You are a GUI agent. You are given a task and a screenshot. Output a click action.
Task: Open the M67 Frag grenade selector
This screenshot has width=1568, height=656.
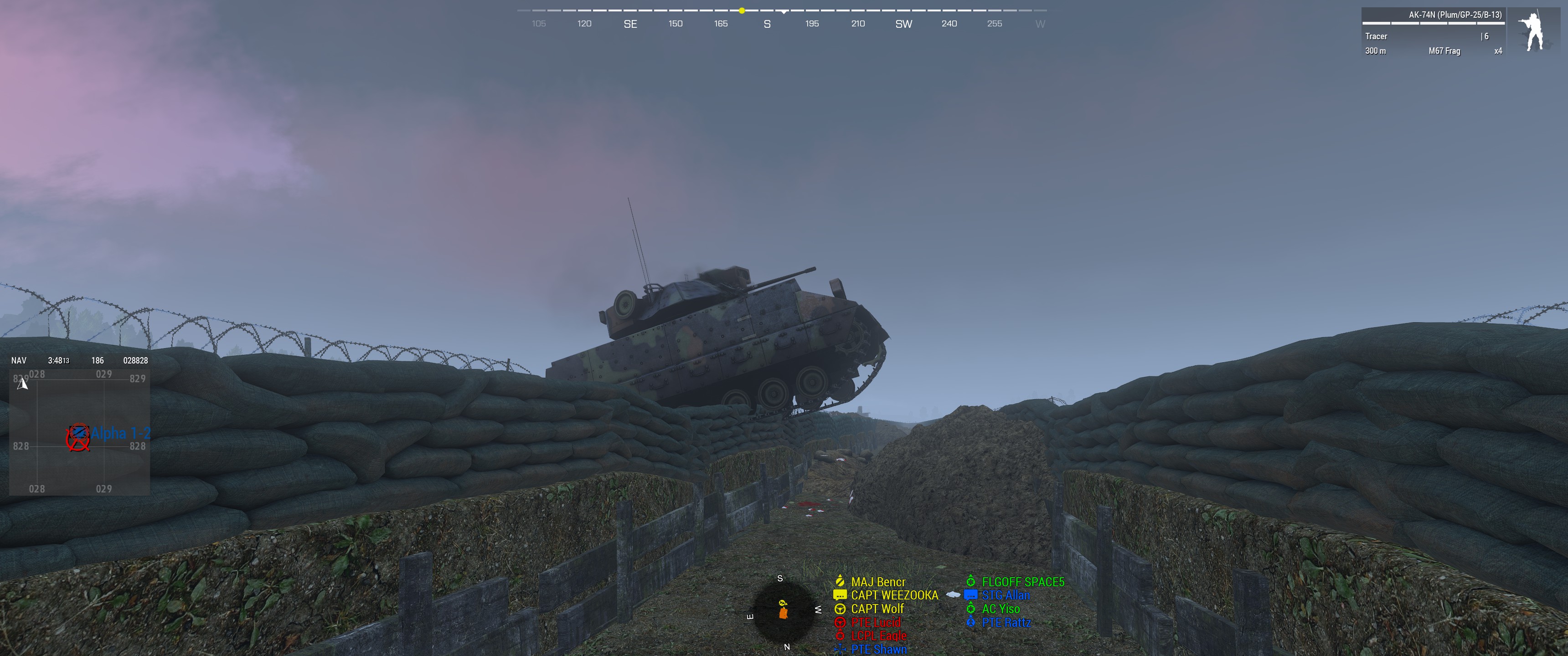(x=1444, y=51)
